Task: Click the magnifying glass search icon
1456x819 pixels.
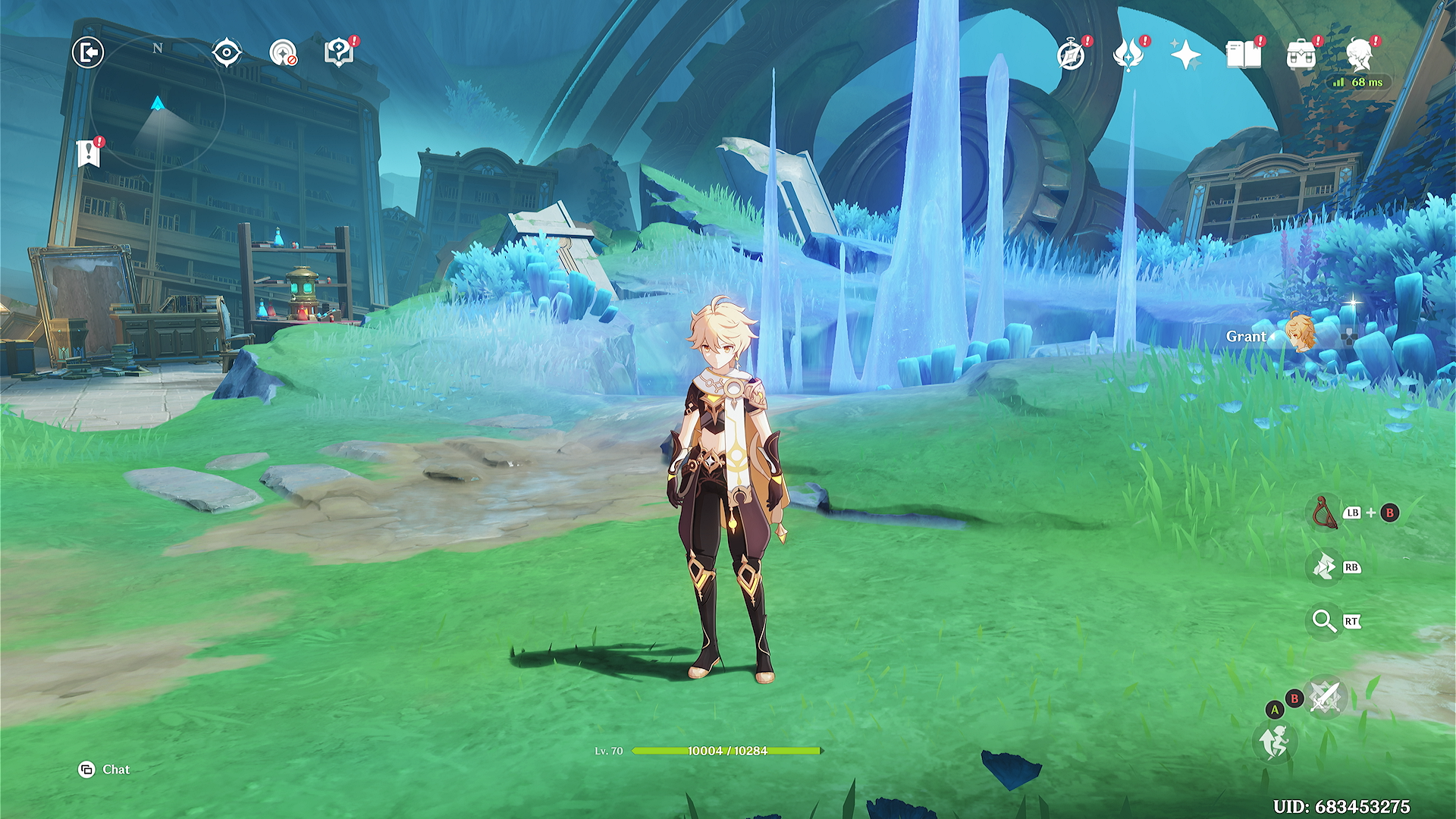Action: point(1324,621)
